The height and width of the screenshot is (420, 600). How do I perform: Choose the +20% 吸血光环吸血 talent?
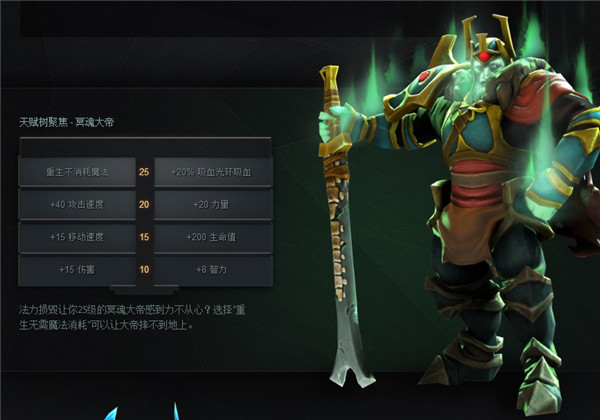213,172
